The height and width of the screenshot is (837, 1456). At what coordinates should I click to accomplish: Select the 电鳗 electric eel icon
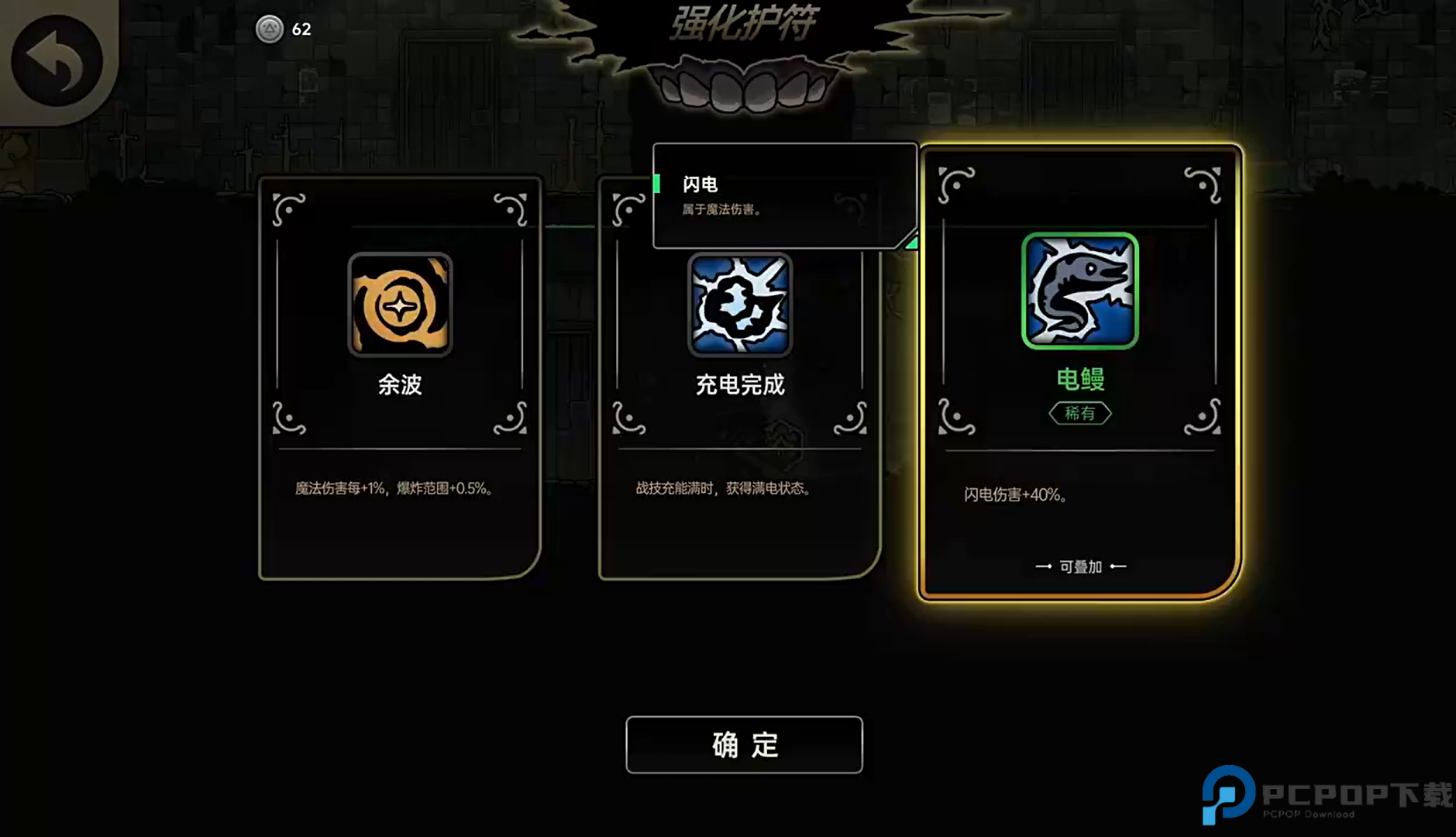1080,291
